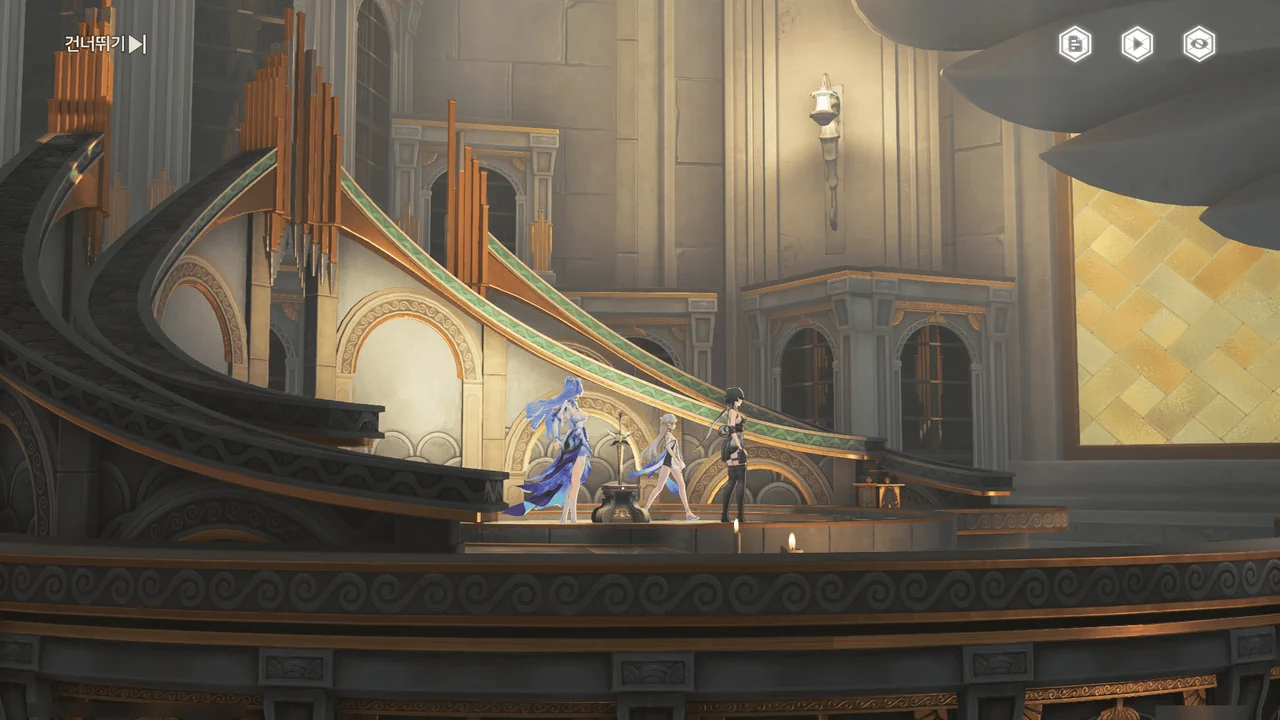Image resolution: width=1280 pixels, height=720 pixels.
Task: Open the dialogue log document icon
Action: tap(1075, 44)
